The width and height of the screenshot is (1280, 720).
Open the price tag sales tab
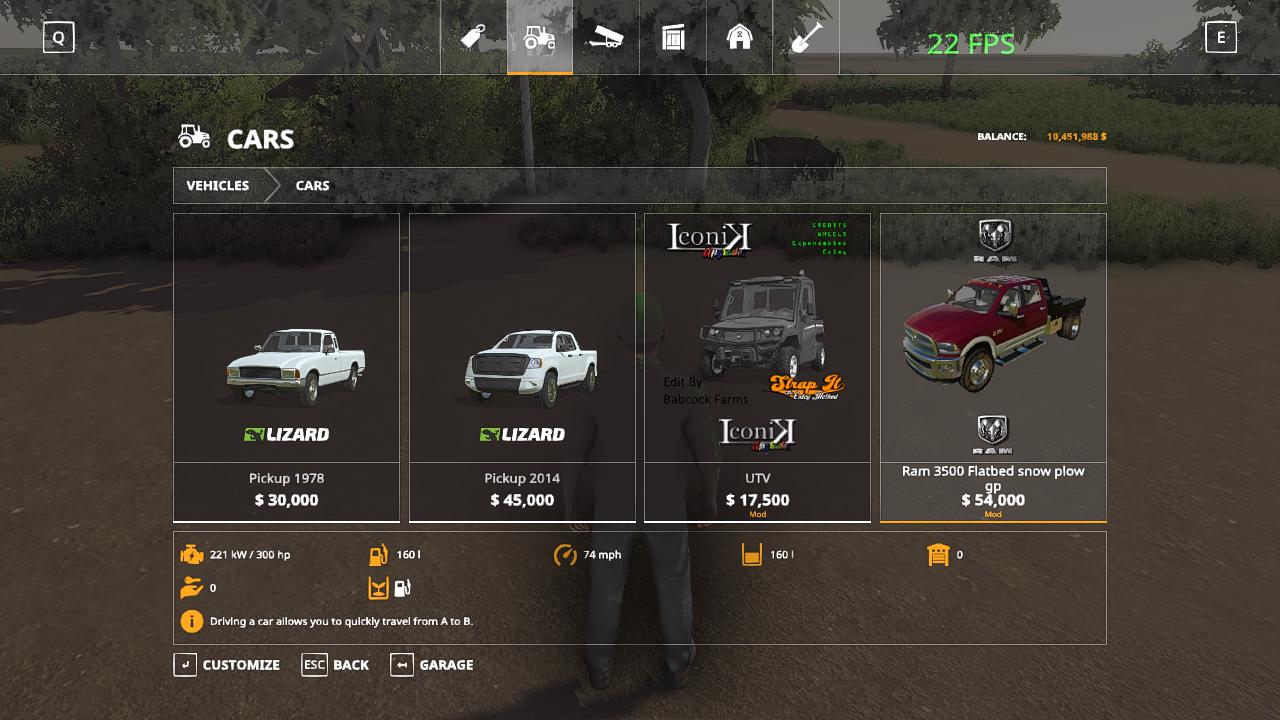(473, 38)
